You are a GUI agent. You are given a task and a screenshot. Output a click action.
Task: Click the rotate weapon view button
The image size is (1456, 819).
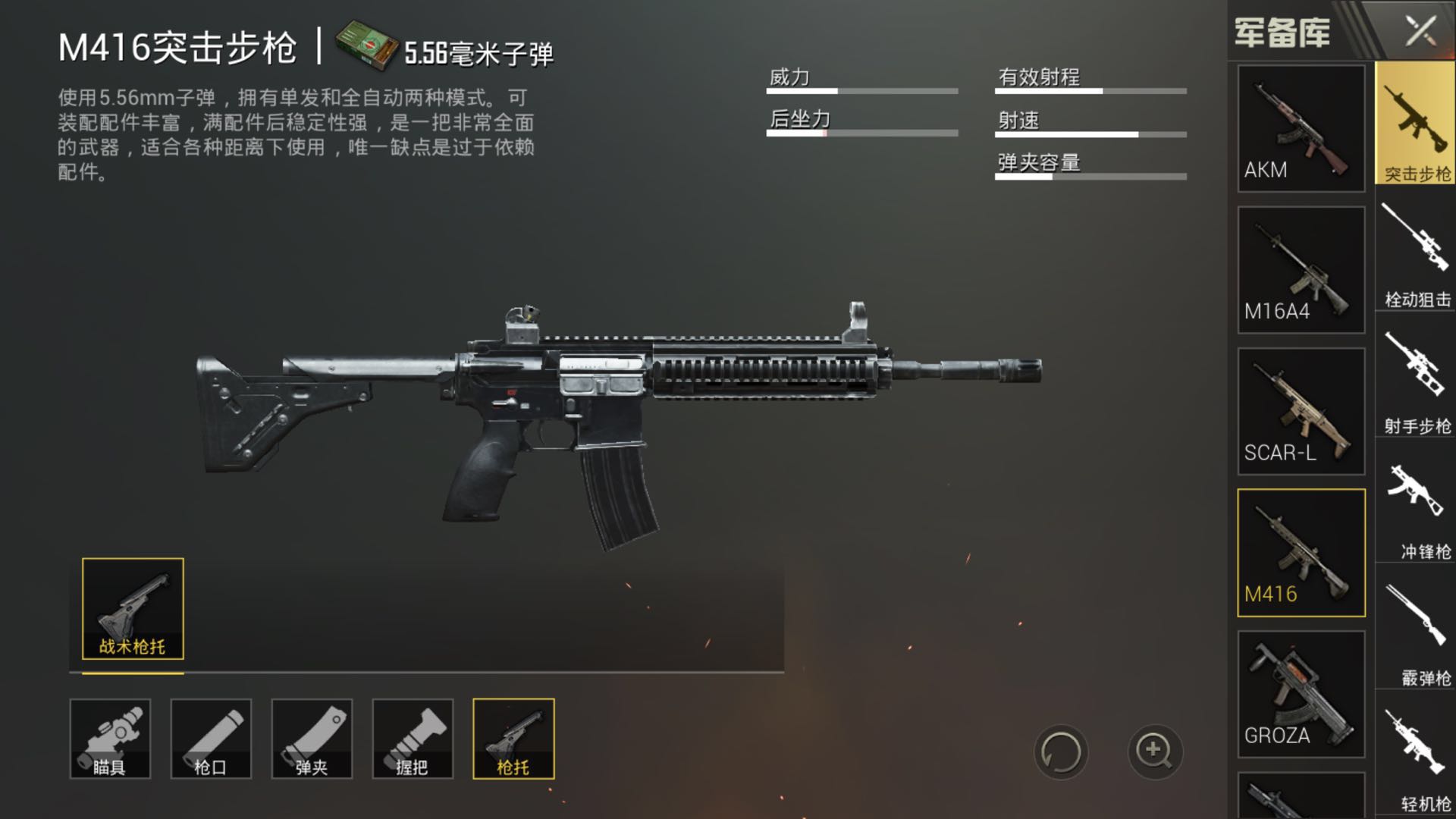pyautogui.click(x=1060, y=752)
